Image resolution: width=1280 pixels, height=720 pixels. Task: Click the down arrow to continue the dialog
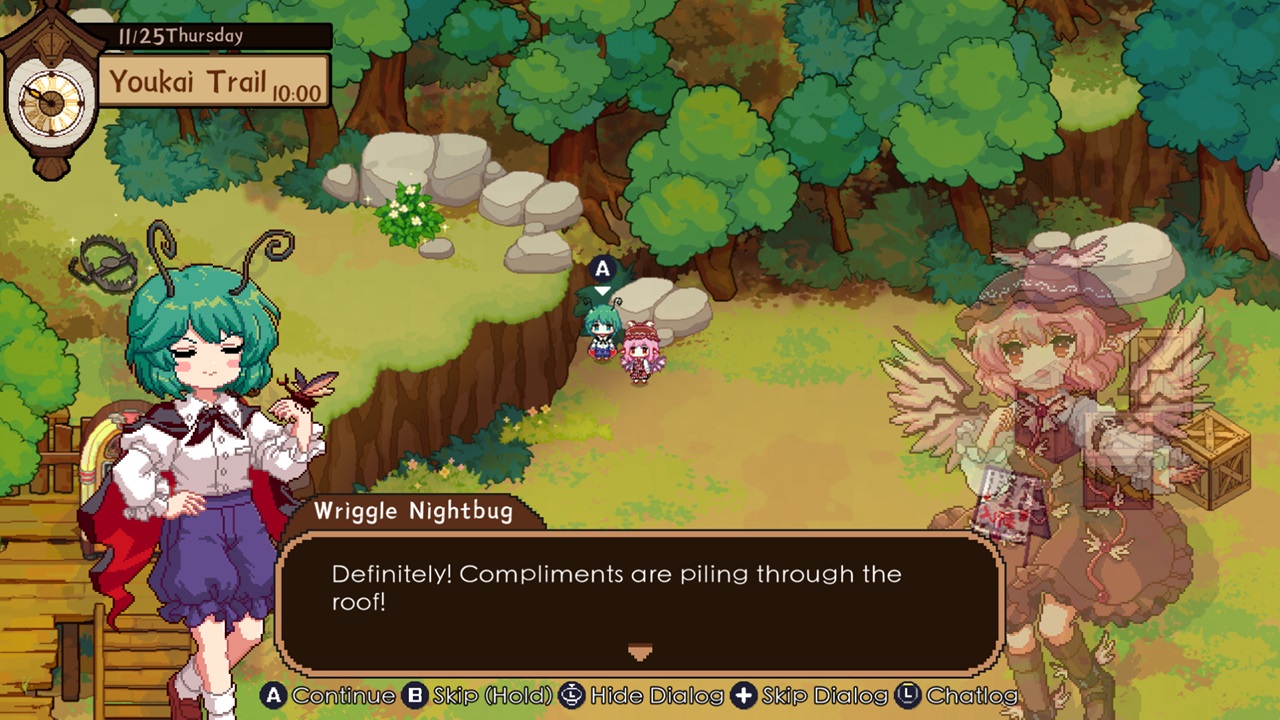click(640, 652)
